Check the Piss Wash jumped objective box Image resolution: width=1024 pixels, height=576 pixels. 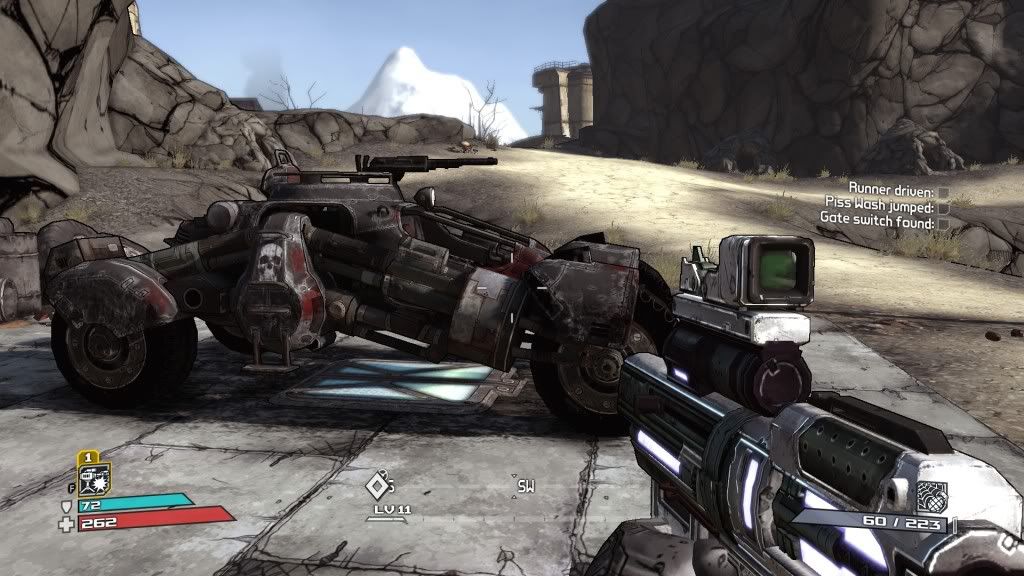pos(942,207)
